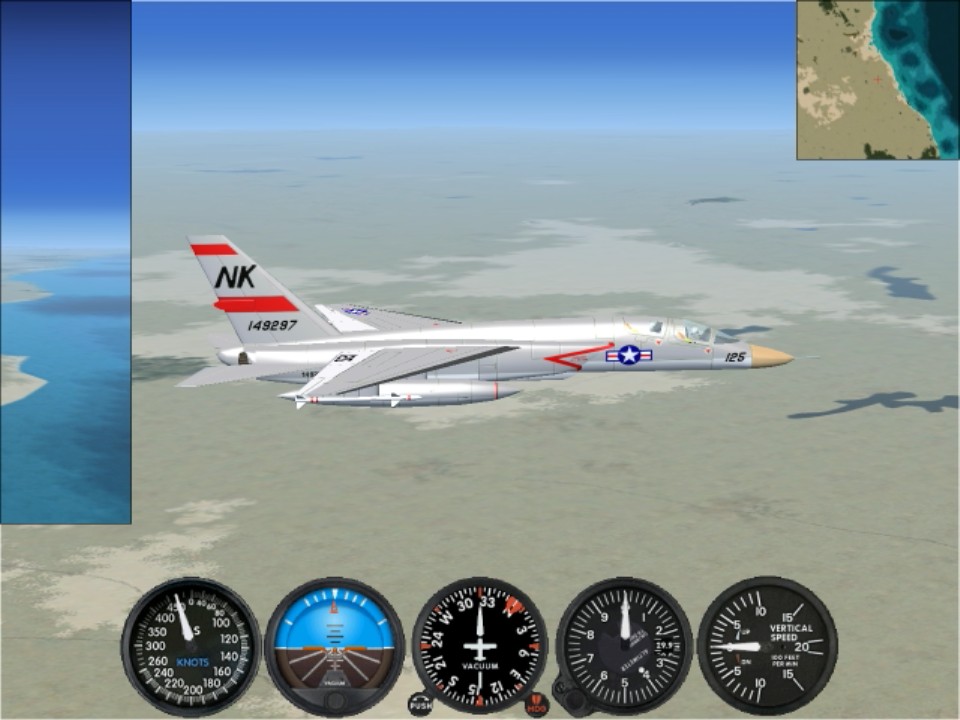Adjust the red HDG bug knob
The image size is (960, 720).
click(x=537, y=704)
